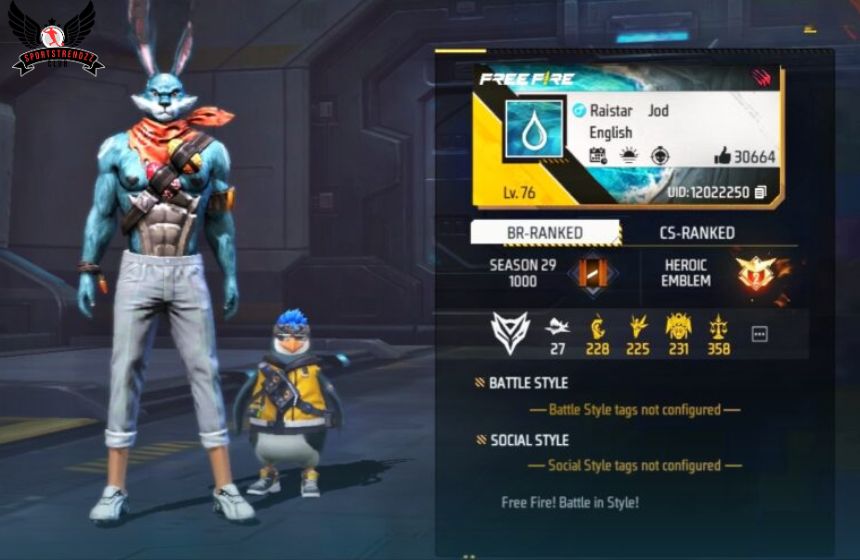Copy the player UID with the copy icon
The height and width of the screenshot is (560, 860).
(761, 192)
